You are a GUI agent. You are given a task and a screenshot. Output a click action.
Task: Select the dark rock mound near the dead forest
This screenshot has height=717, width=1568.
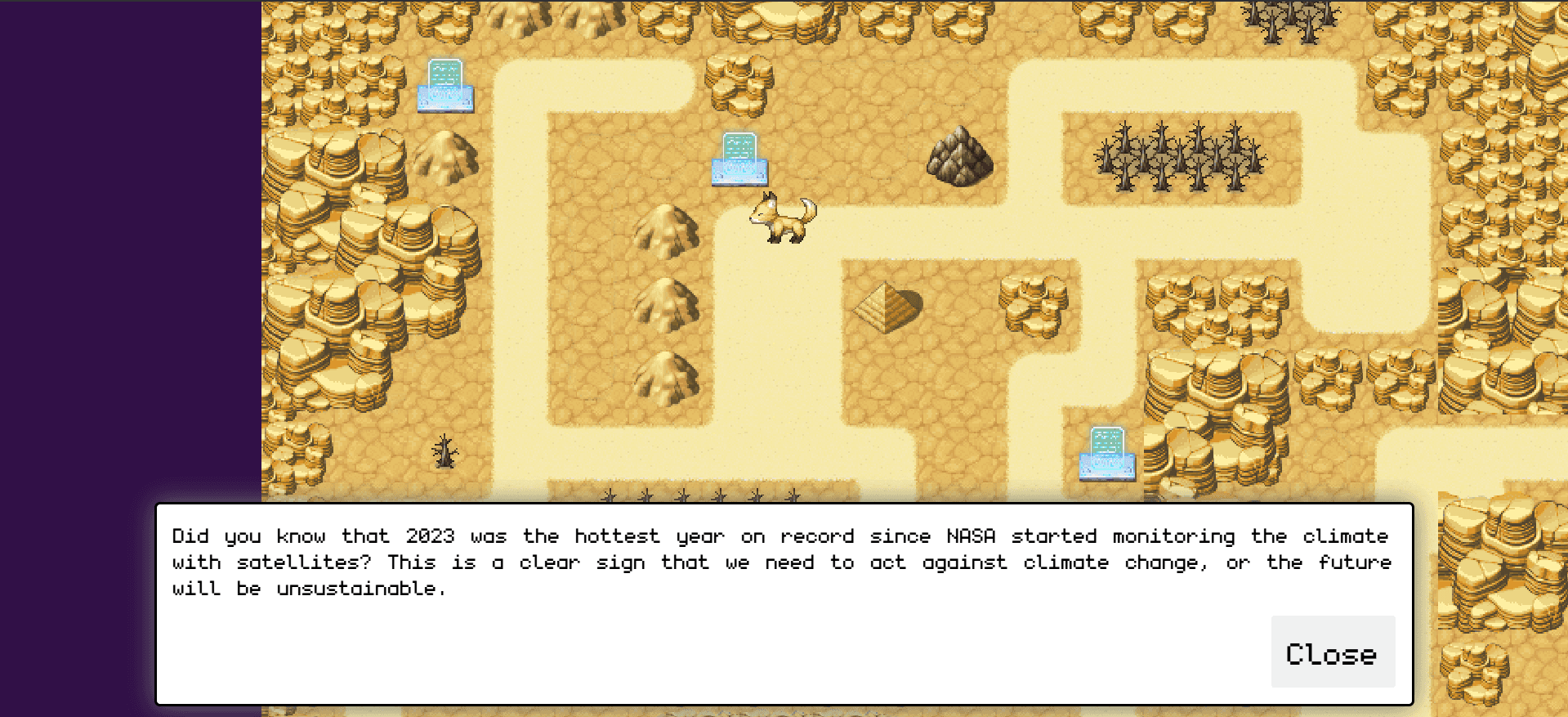(961, 155)
